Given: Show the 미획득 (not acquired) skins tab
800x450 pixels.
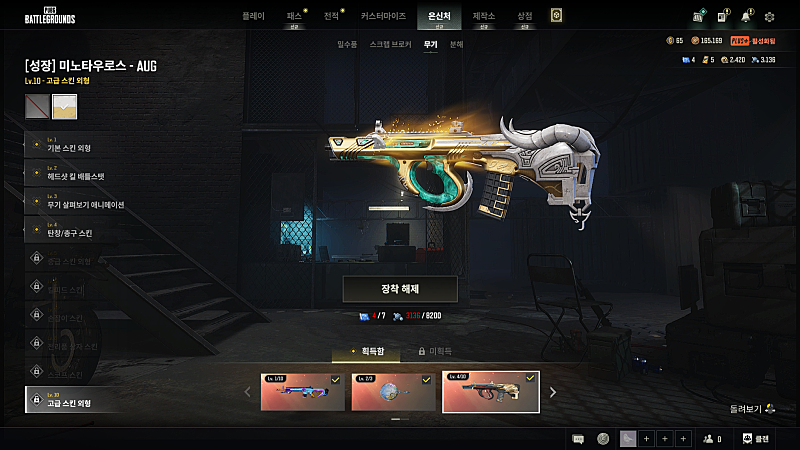Looking at the screenshot, I should (436, 352).
